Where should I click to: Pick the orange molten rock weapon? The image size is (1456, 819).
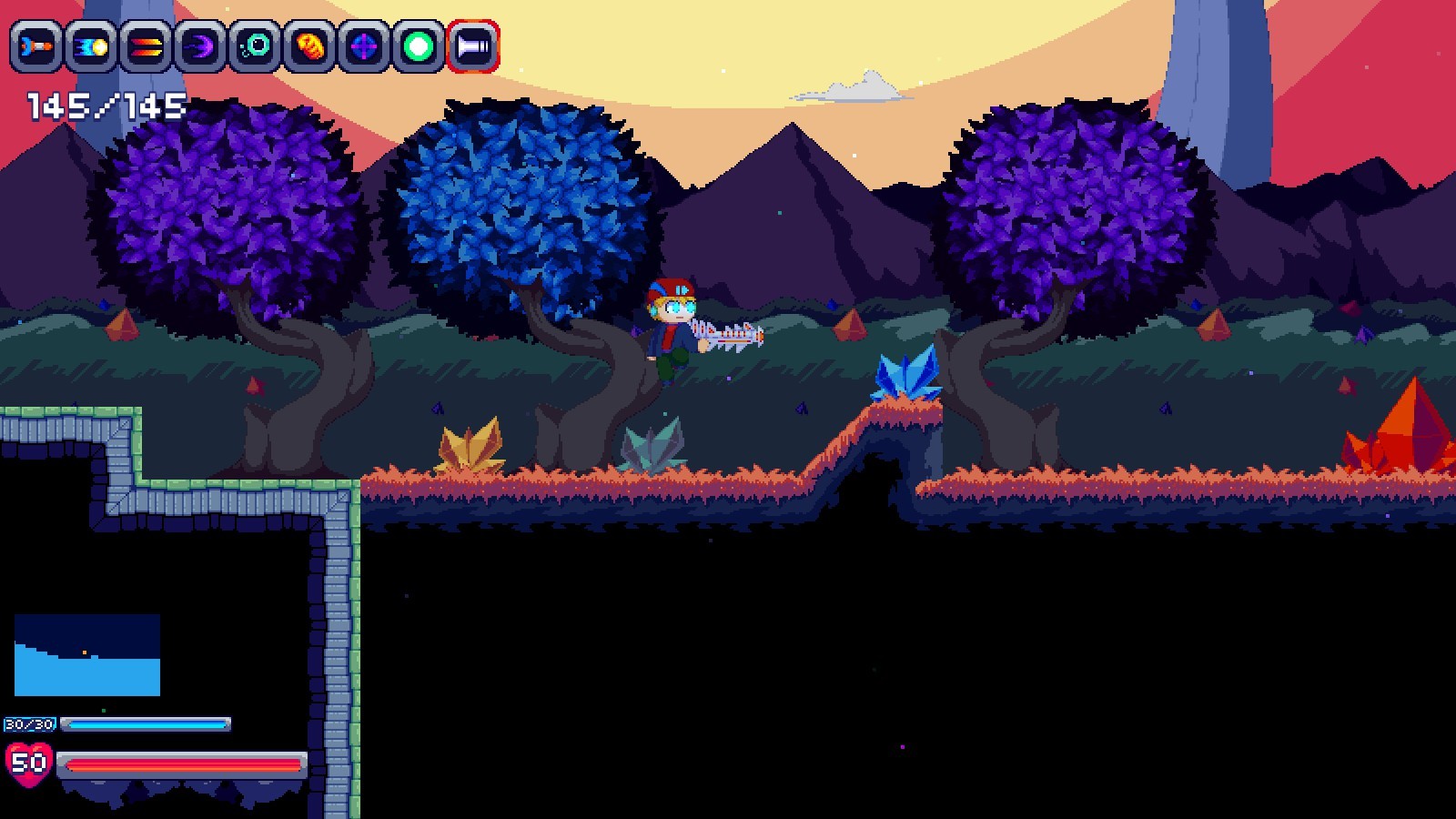(x=309, y=46)
